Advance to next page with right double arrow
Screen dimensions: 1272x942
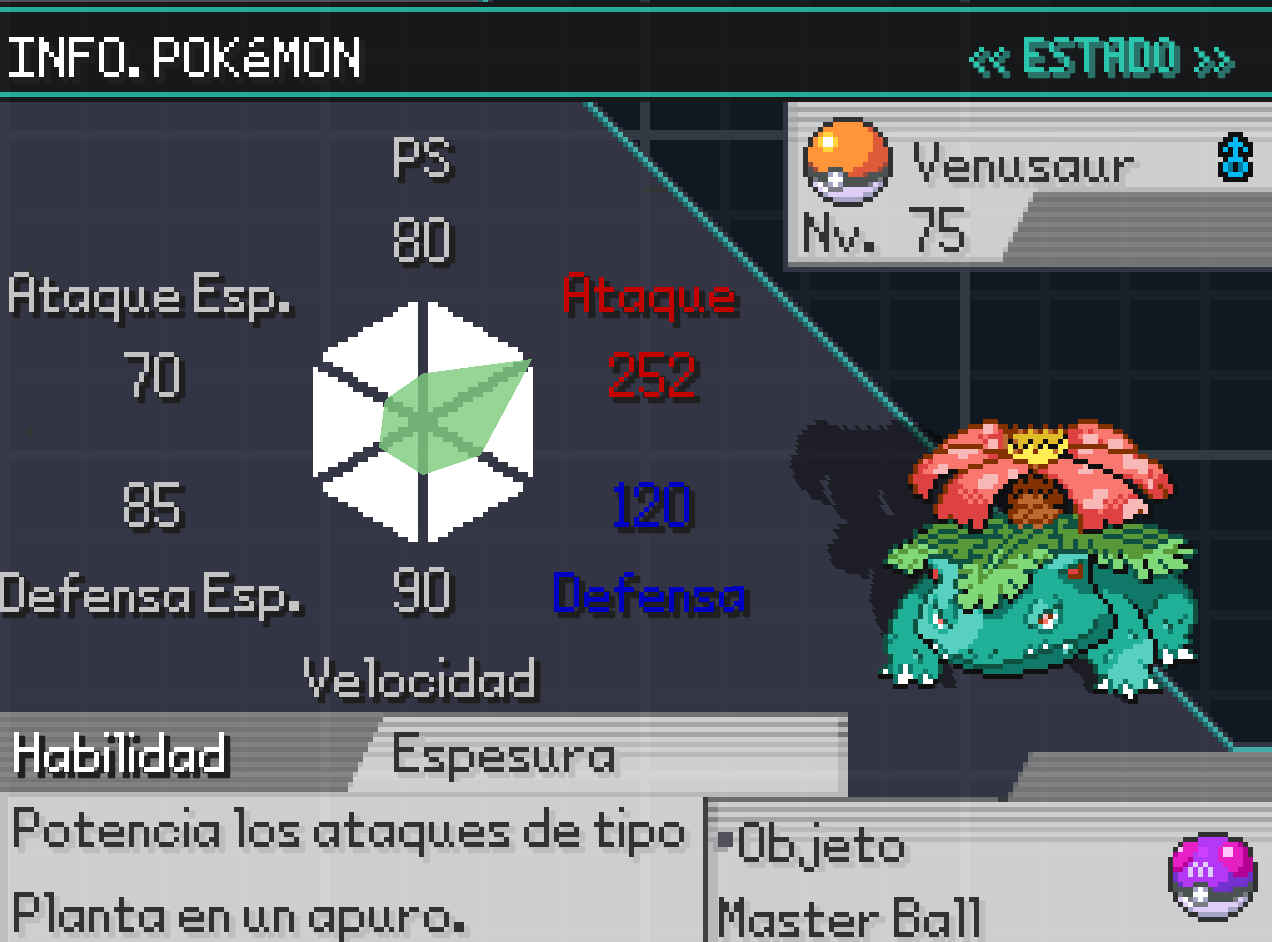click(1214, 60)
